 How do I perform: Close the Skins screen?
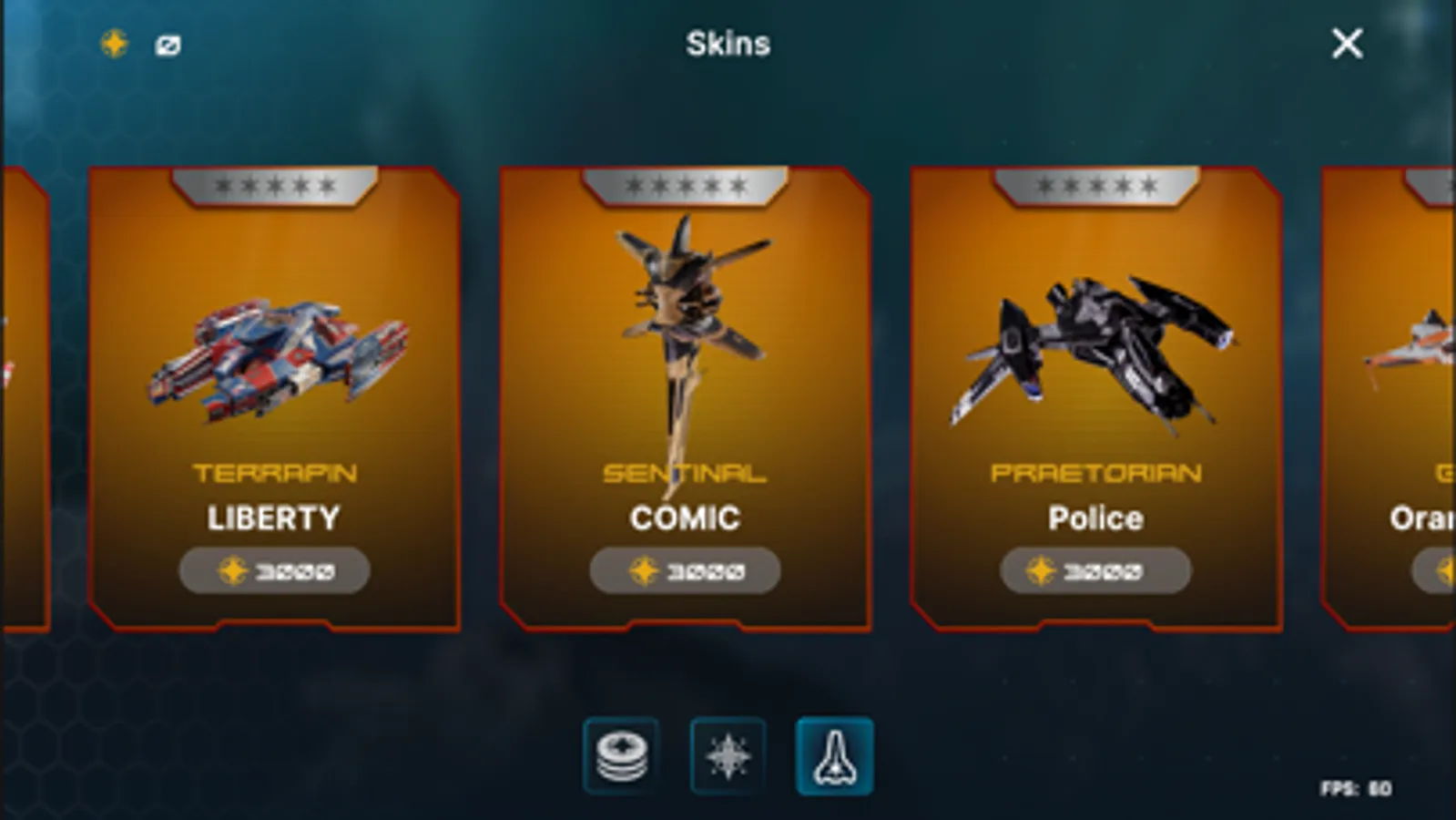pyautogui.click(x=1346, y=44)
